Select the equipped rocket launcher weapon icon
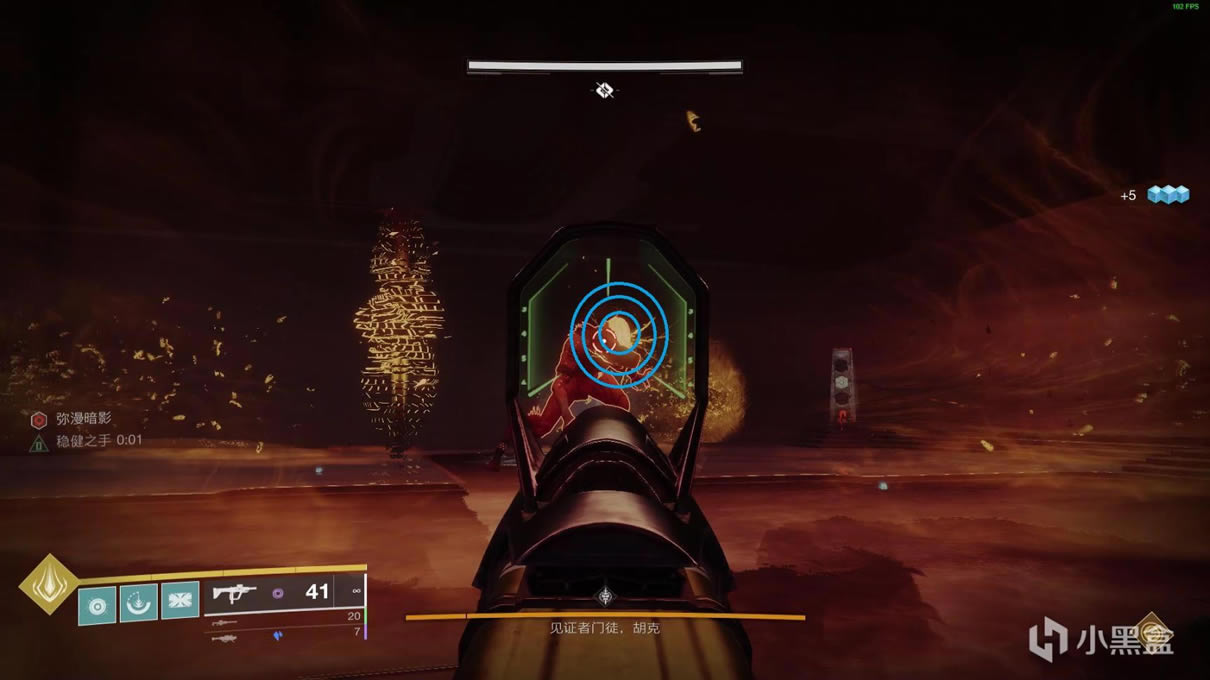The width and height of the screenshot is (1210, 680). click(235, 593)
